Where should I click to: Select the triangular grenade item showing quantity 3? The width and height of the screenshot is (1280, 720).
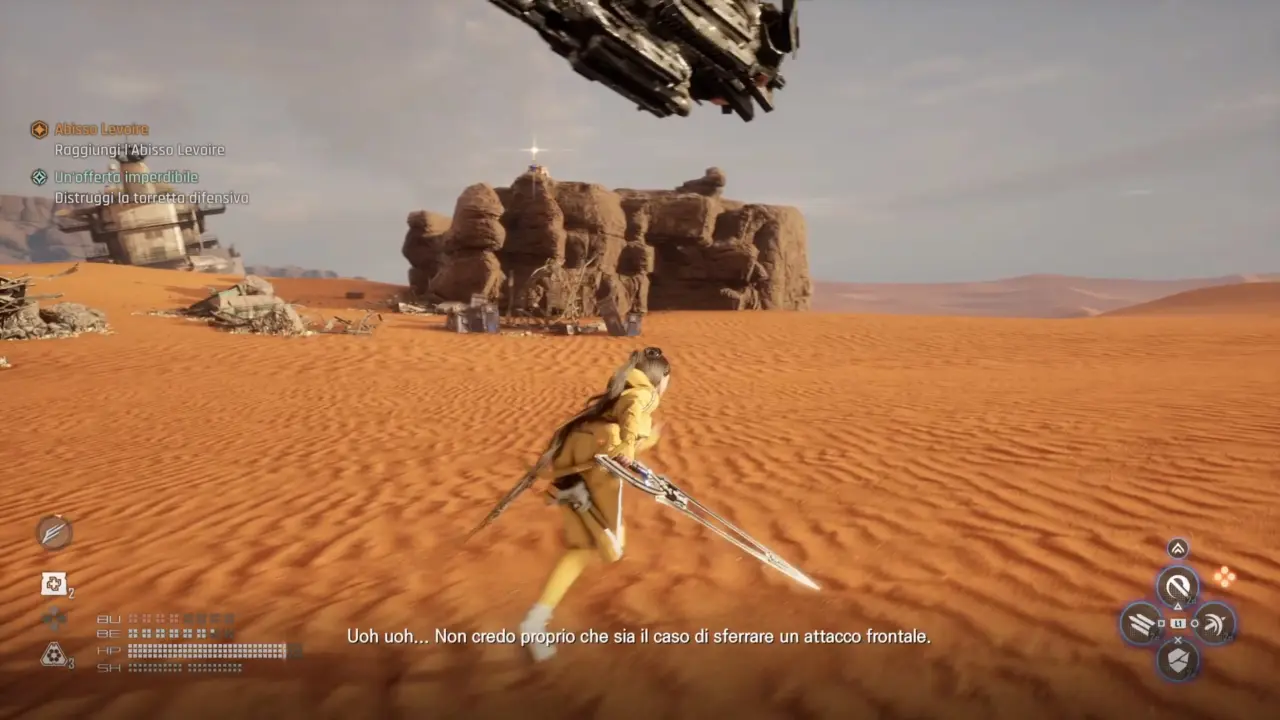(x=54, y=654)
